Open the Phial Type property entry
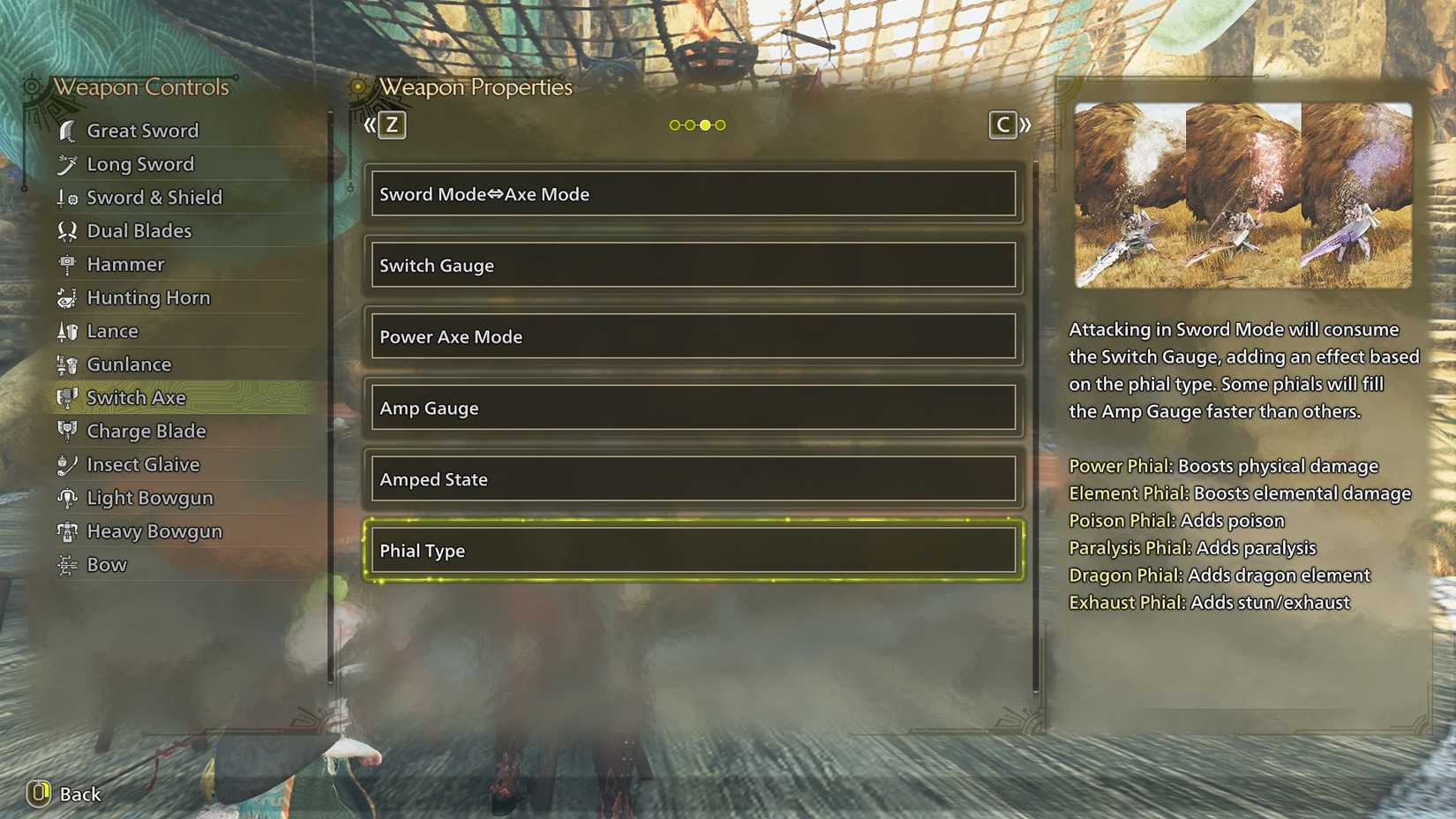 [694, 550]
